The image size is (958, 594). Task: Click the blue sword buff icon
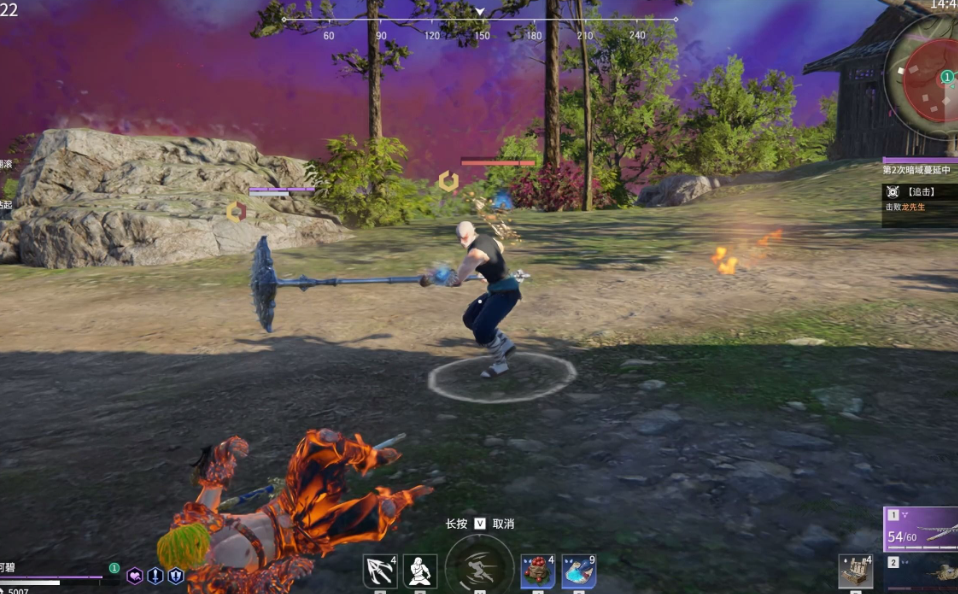(x=155, y=576)
